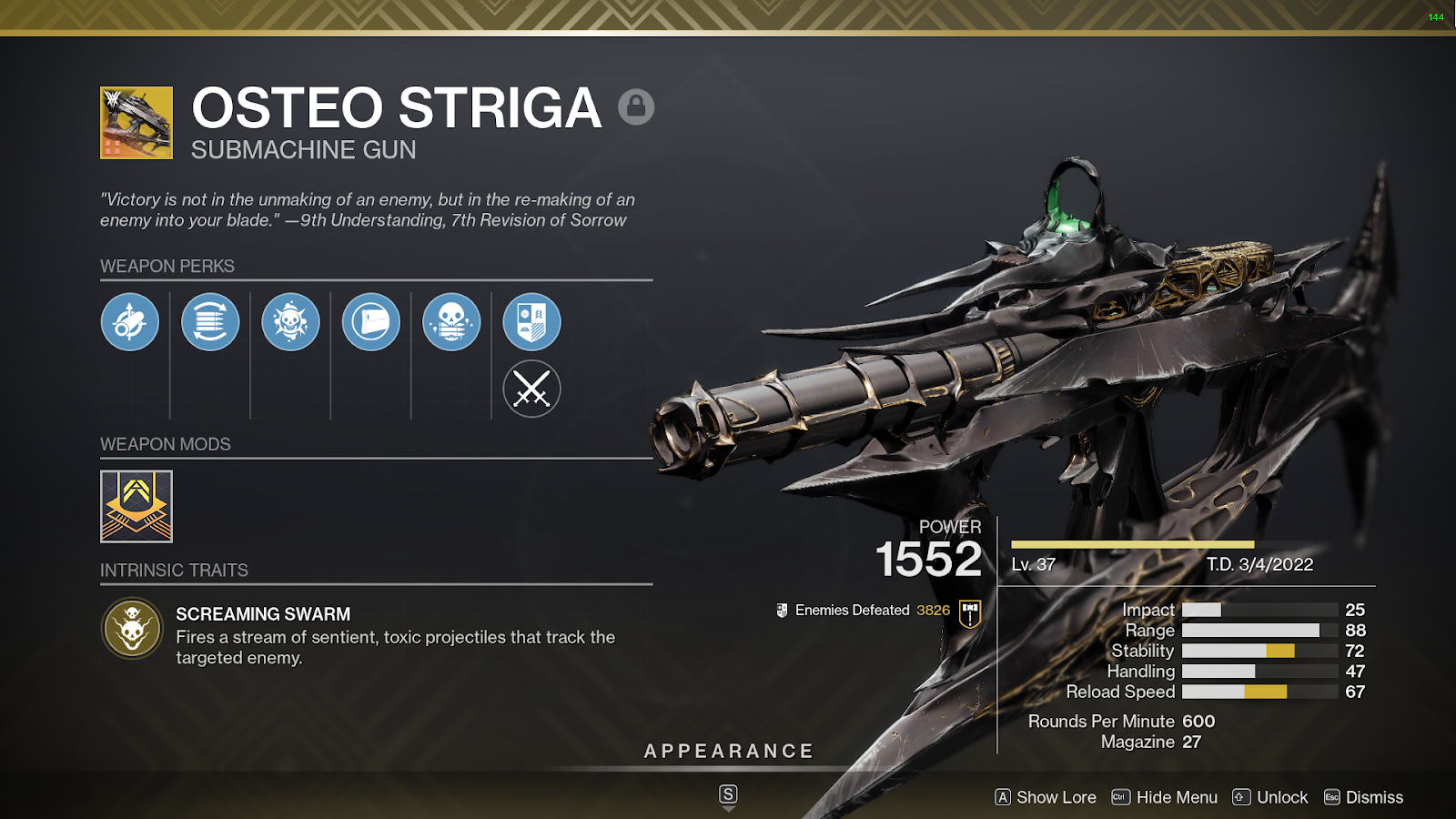Image resolution: width=1456 pixels, height=819 pixels.
Task: Click the Osteo Striga weapon thumbnail
Action: pos(136,123)
